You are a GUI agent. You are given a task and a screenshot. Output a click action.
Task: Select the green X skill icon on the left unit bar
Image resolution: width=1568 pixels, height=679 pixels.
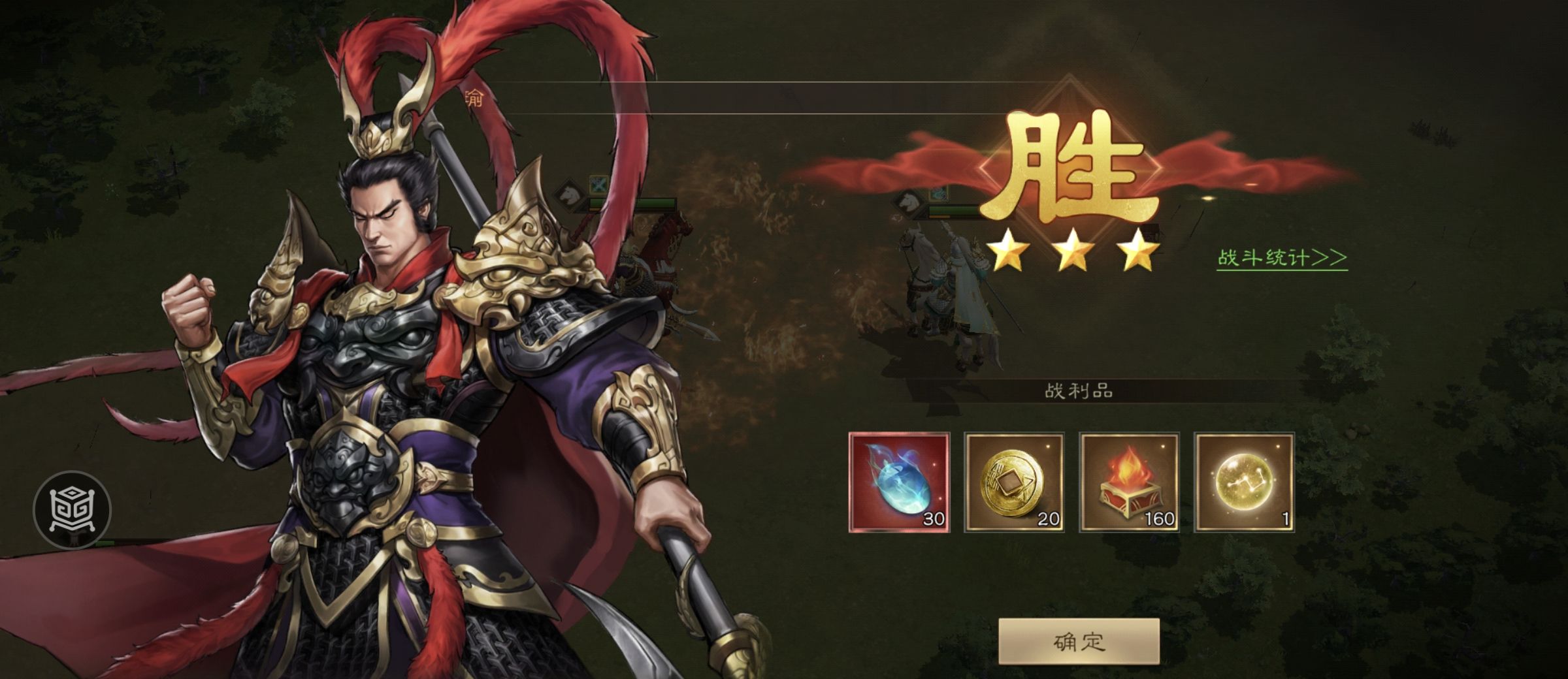tap(596, 186)
